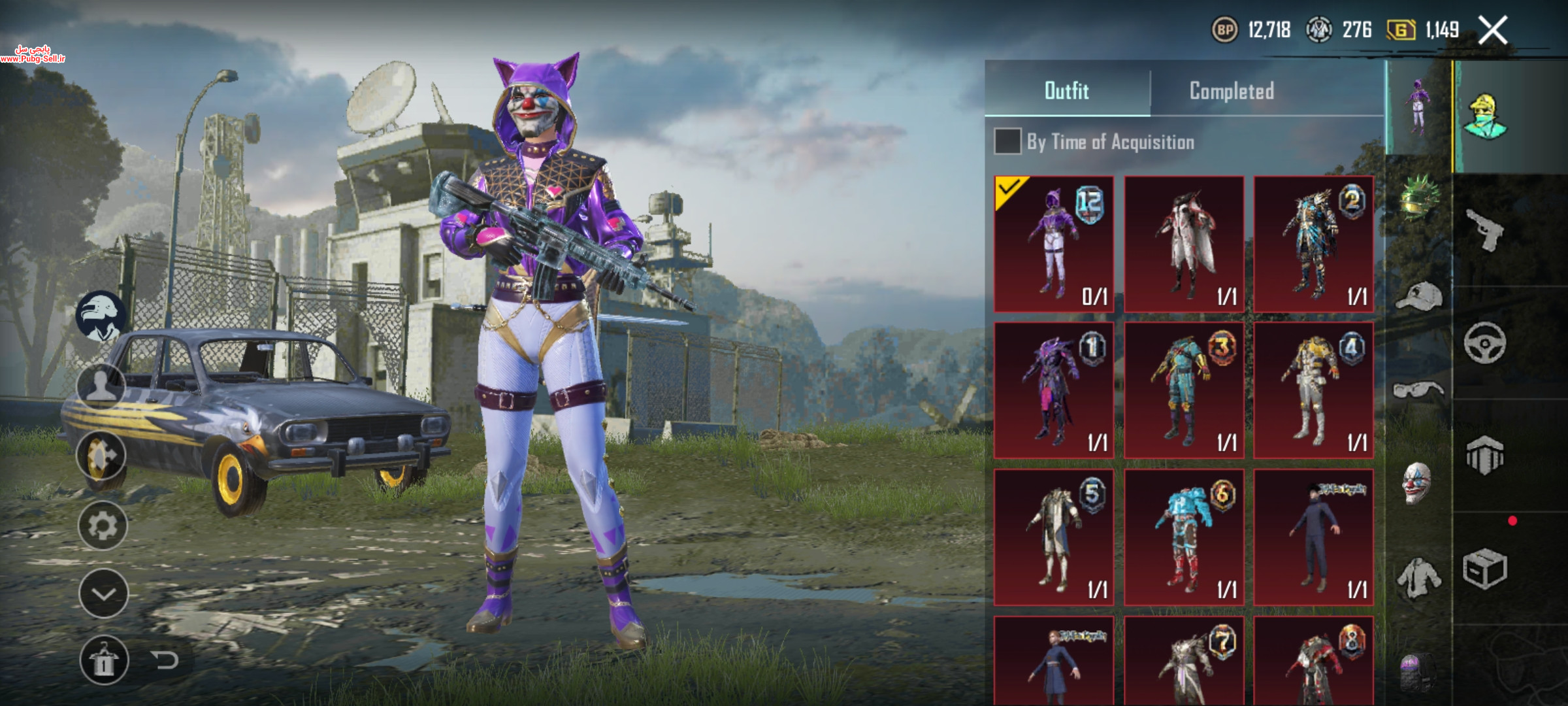Screen dimensions: 1568x706
Task: Choose the white and red cloak outfit
Action: point(1184,244)
